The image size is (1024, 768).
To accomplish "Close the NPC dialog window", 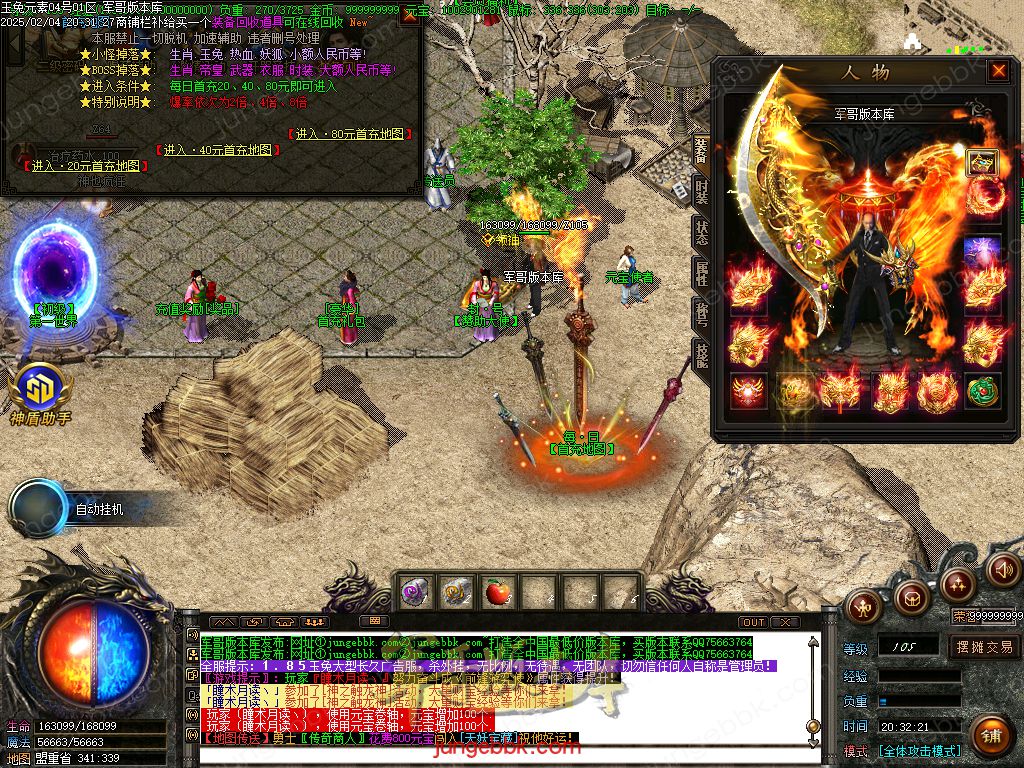I will [x=410, y=16].
